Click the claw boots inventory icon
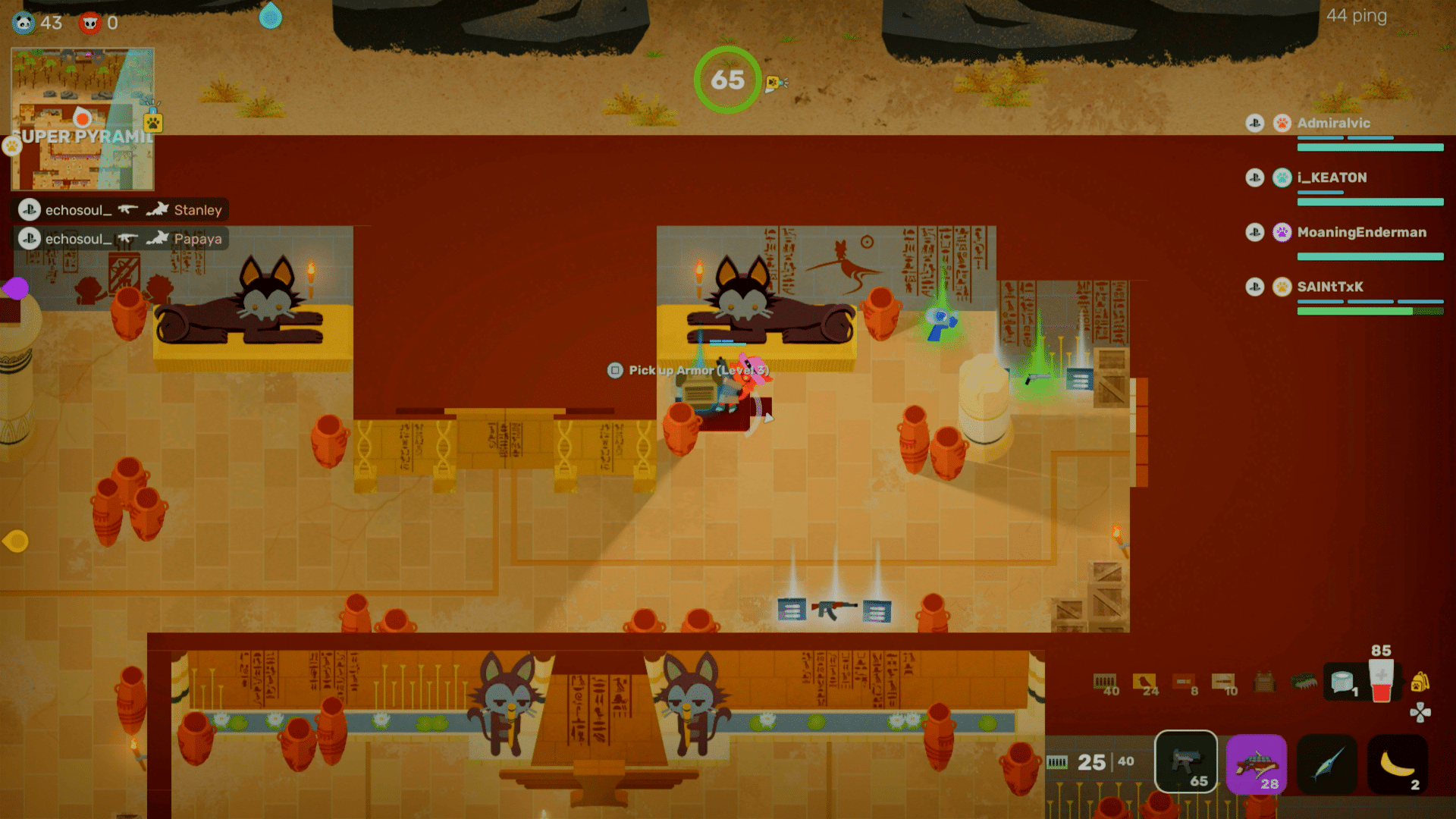 (1303, 679)
